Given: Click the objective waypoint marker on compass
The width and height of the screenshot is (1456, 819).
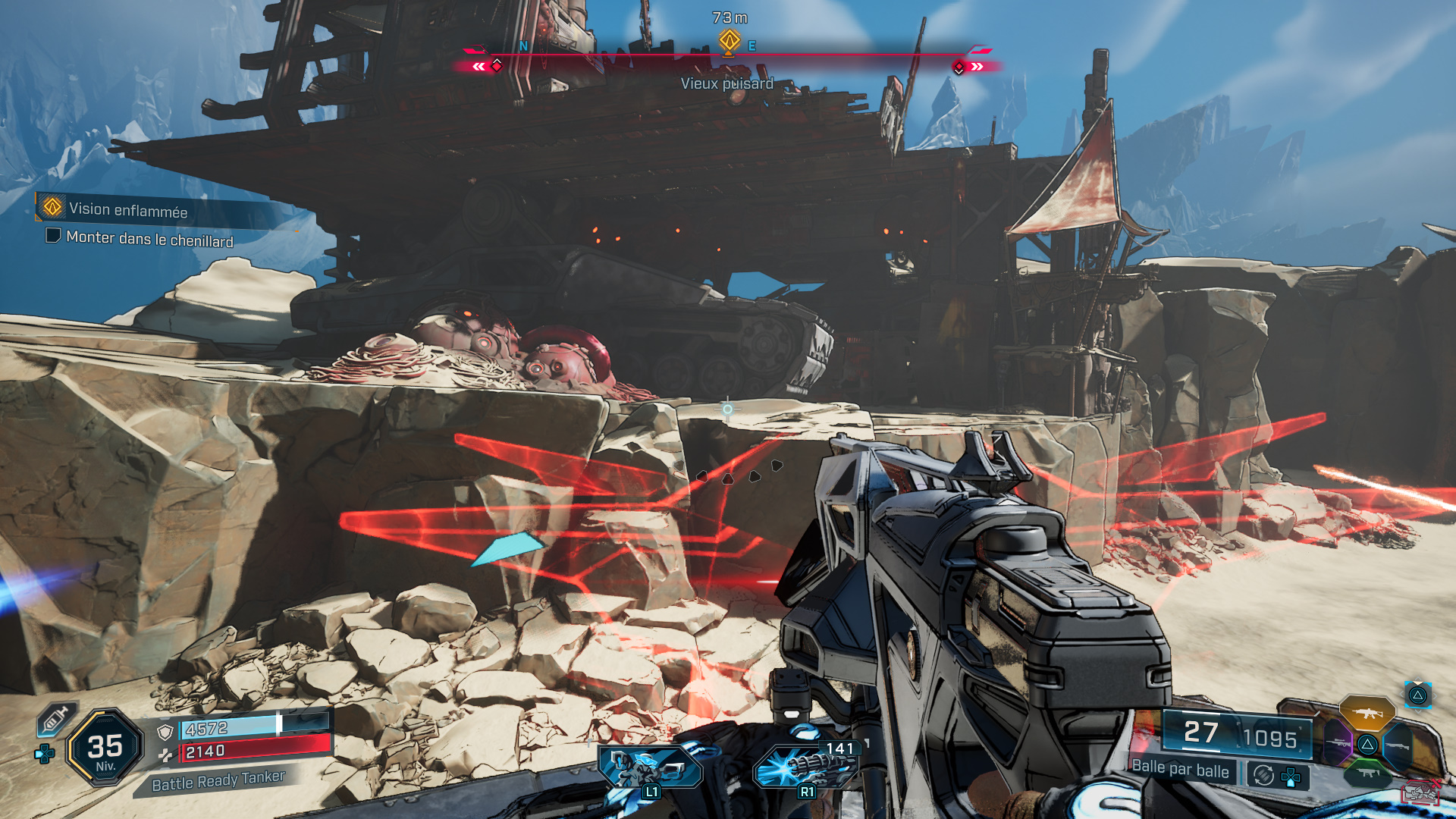Looking at the screenshot, I should point(729,39).
